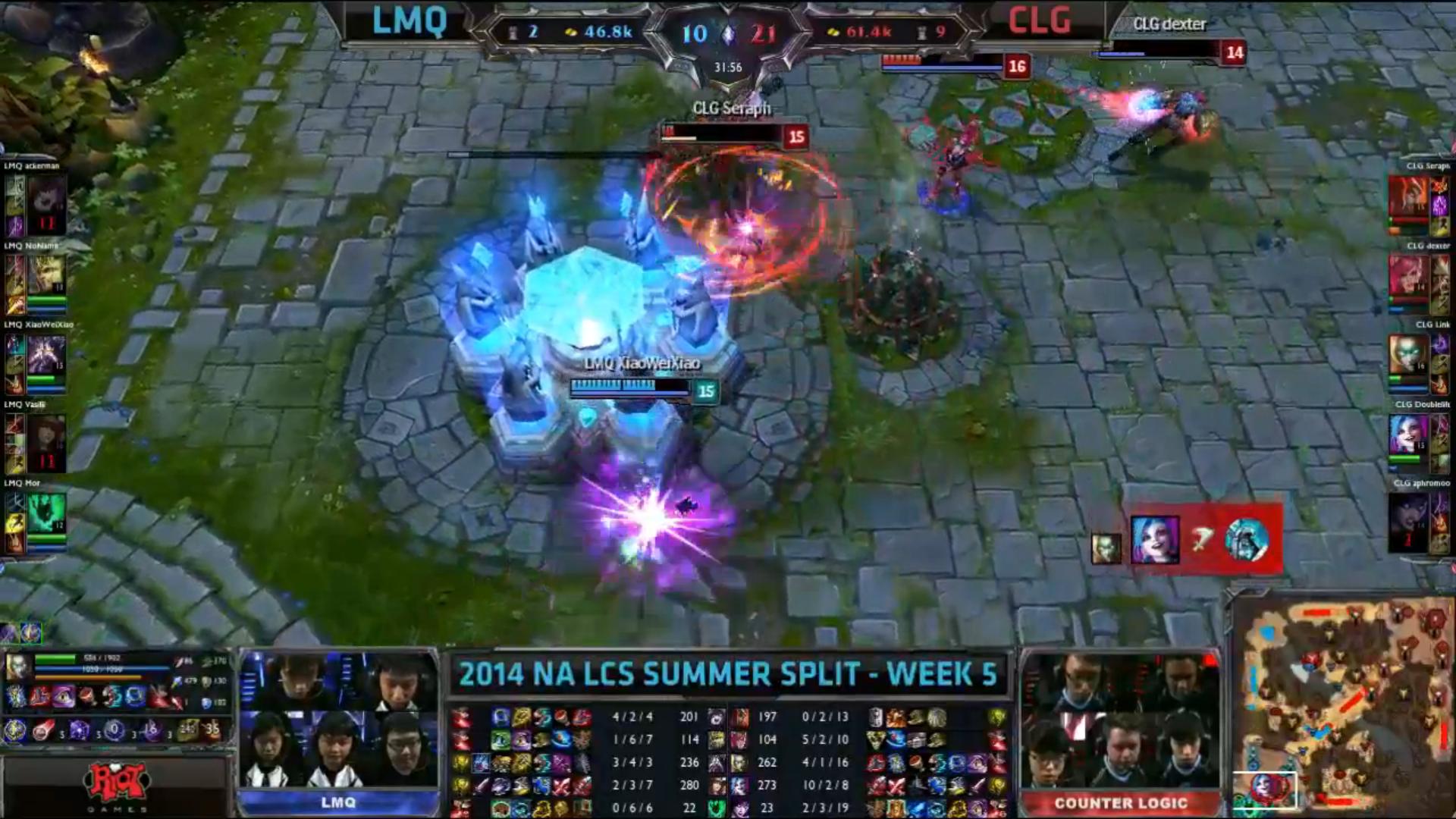Click the Jinx icon in the kill callout
This screenshot has height=819, width=1456.
[1155, 540]
